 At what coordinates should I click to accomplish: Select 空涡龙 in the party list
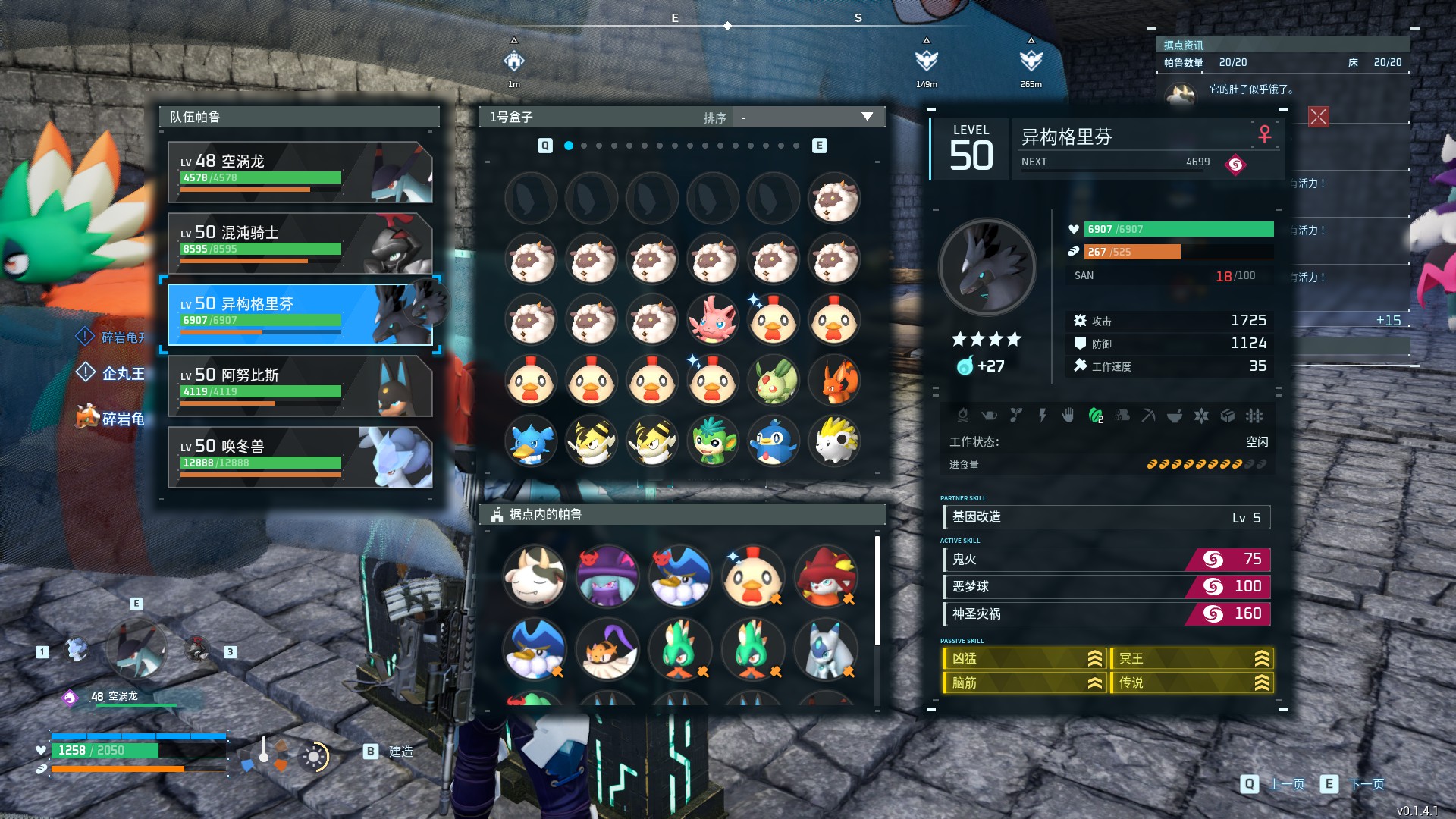point(300,172)
